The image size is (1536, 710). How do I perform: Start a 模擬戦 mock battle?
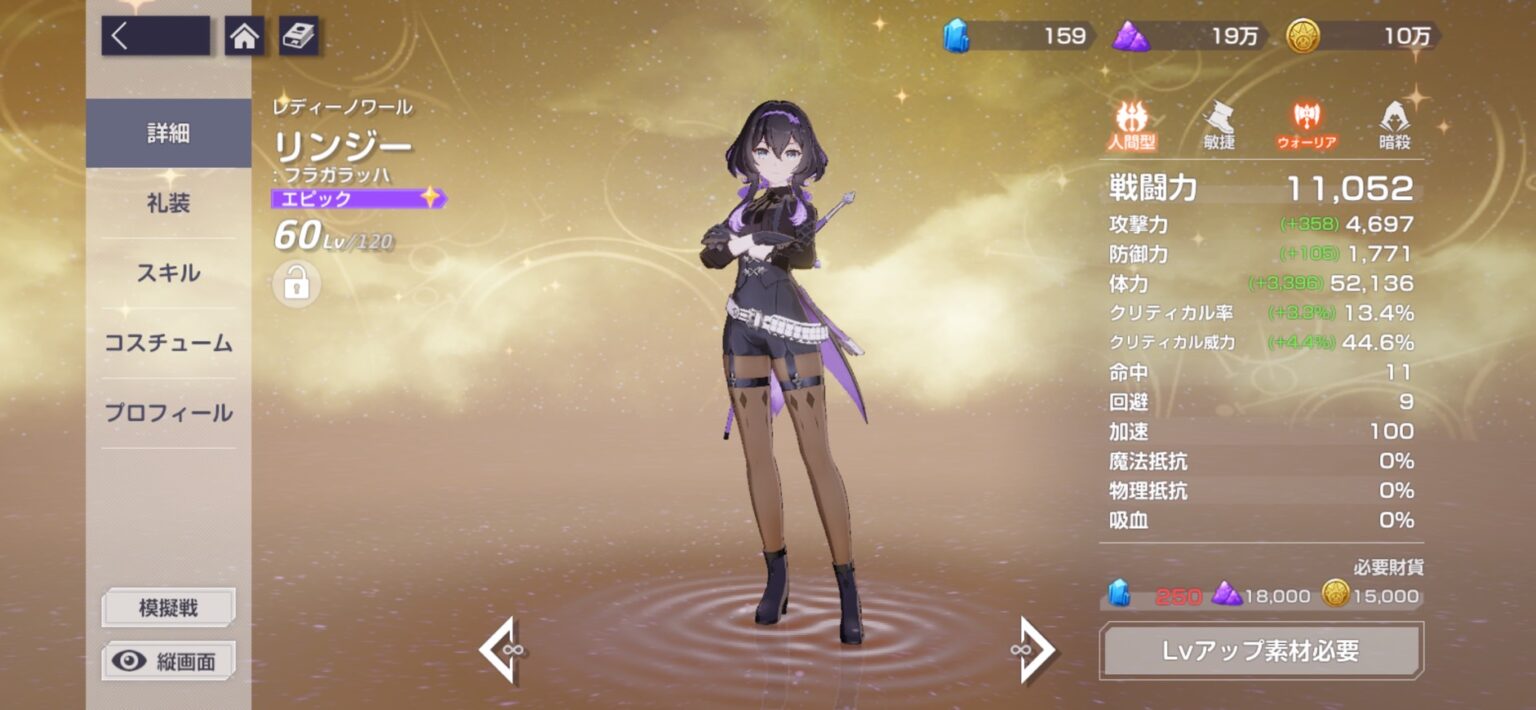pos(168,607)
